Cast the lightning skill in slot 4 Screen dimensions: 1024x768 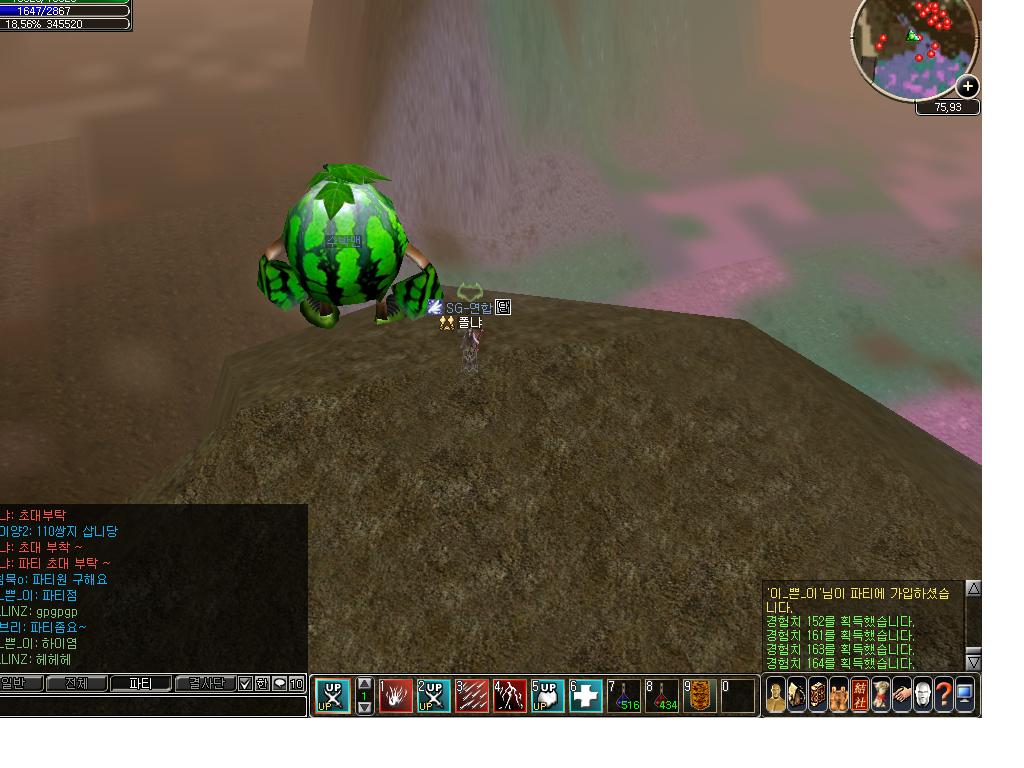tap(510, 695)
